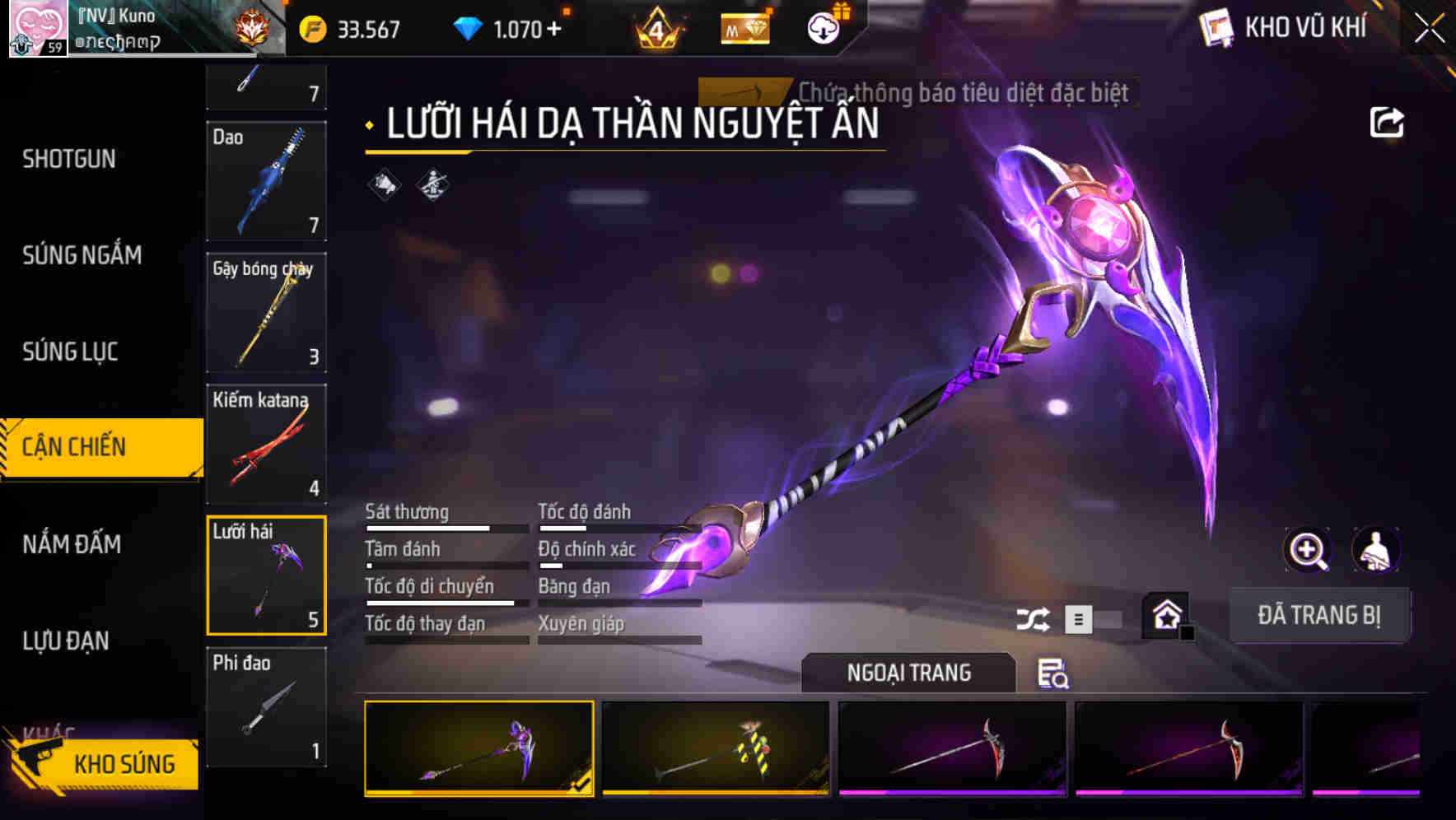Click the share weapon icon
The height and width of the screenshot is (820, 1456).
click(x=1388, y=121)
